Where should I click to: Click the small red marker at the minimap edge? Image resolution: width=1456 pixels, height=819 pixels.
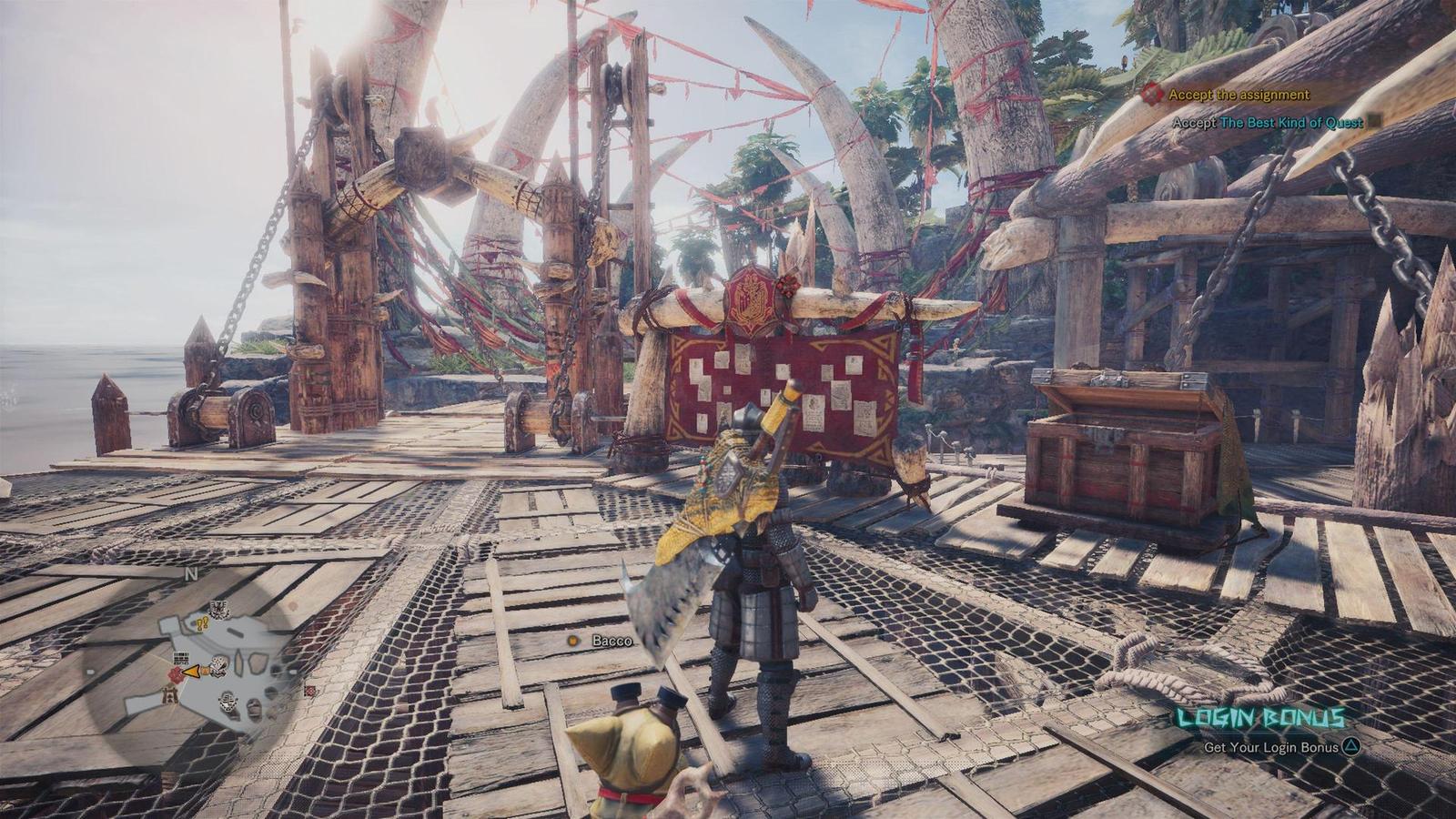(310, 691)
